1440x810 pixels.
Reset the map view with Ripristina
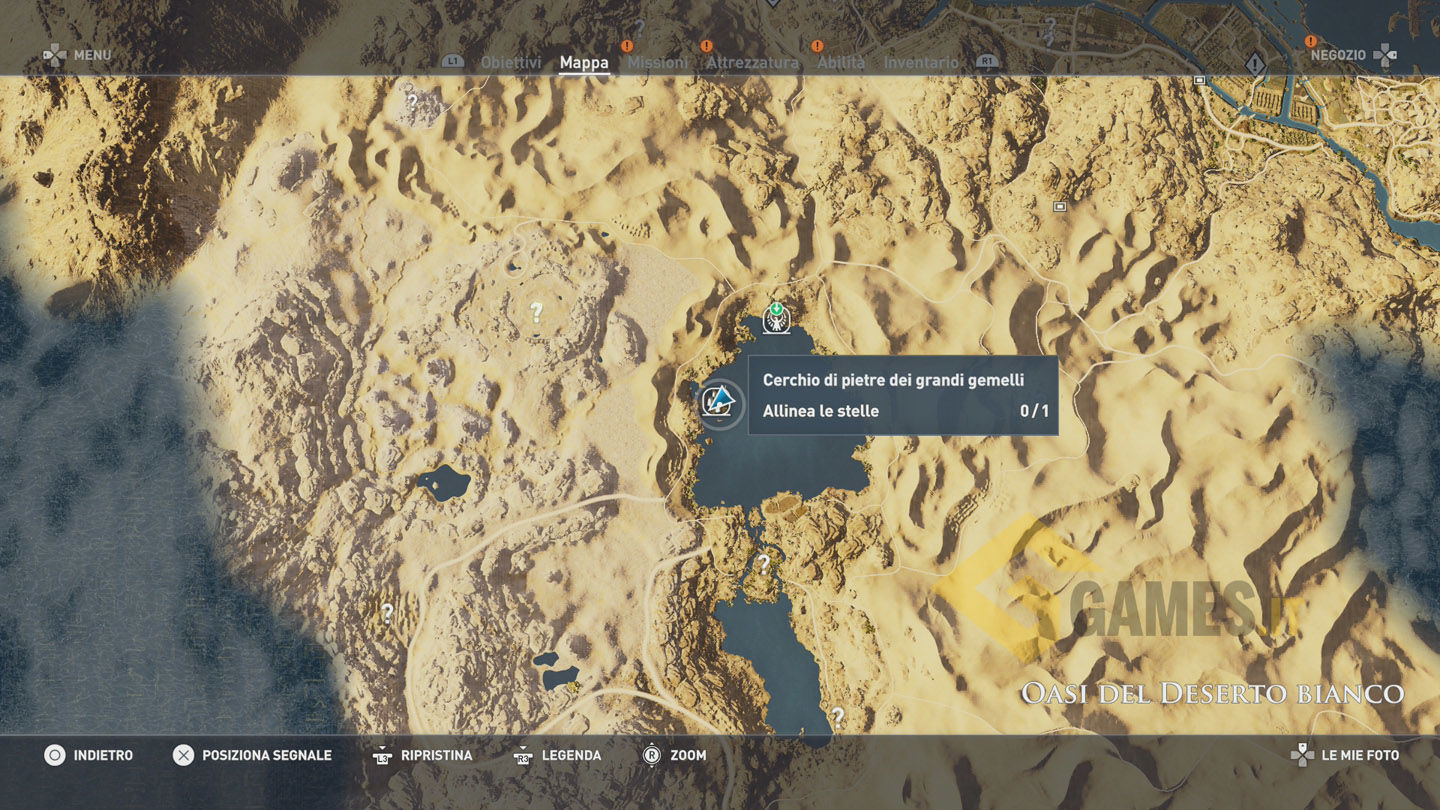[x=436, y=755]
